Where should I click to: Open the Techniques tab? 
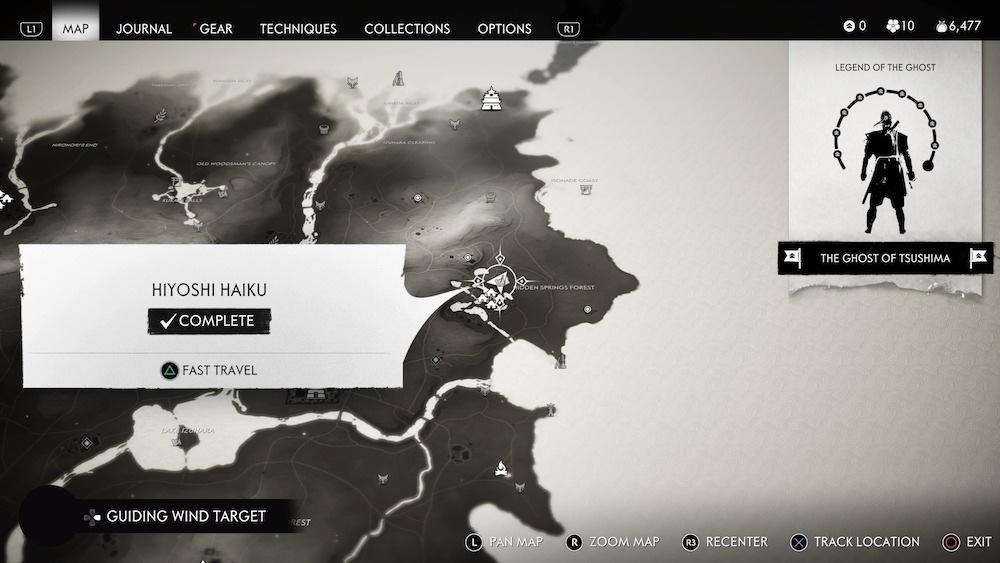[298, 28]
